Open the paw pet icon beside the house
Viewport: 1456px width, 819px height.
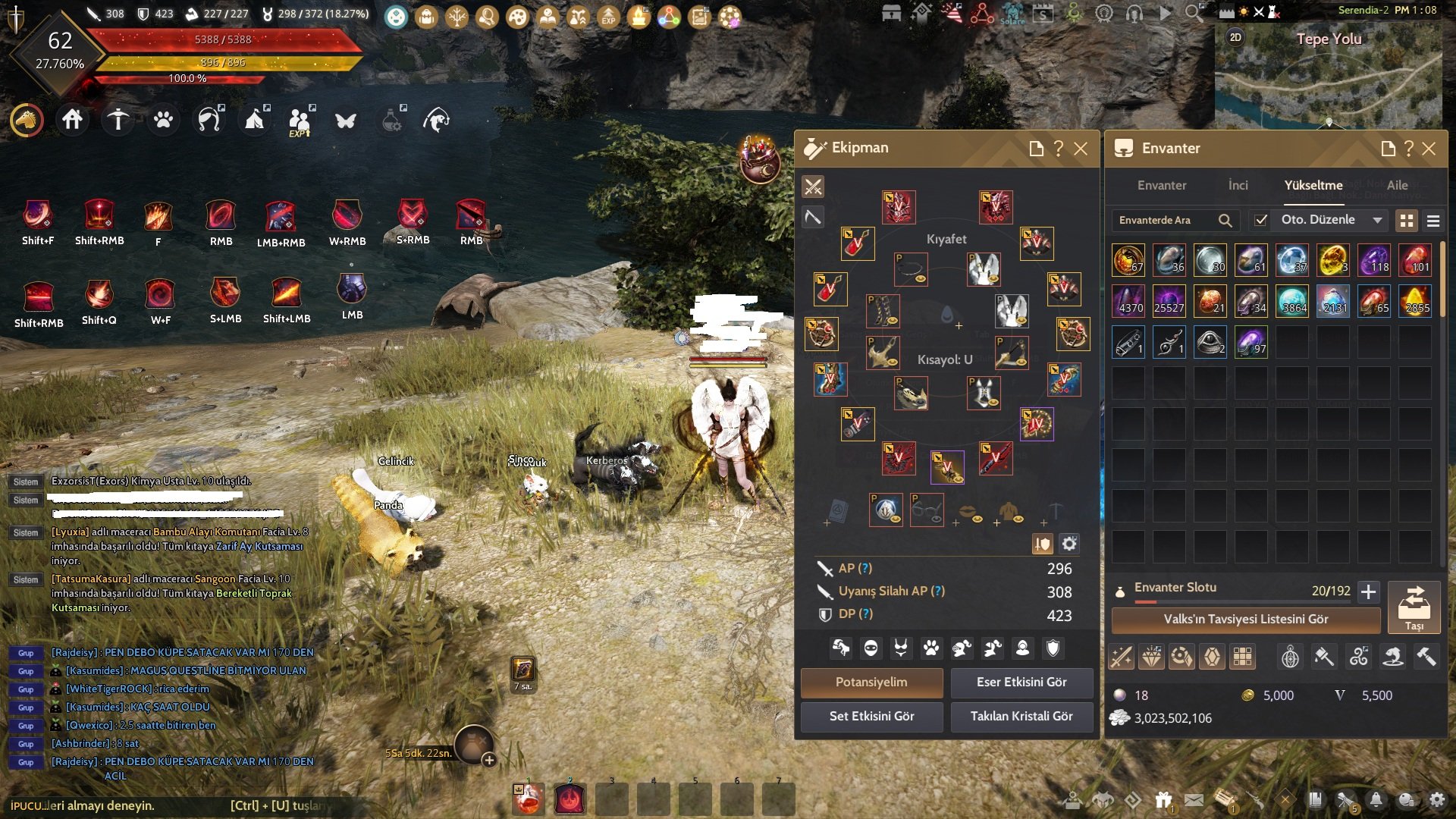click(163, 120)
